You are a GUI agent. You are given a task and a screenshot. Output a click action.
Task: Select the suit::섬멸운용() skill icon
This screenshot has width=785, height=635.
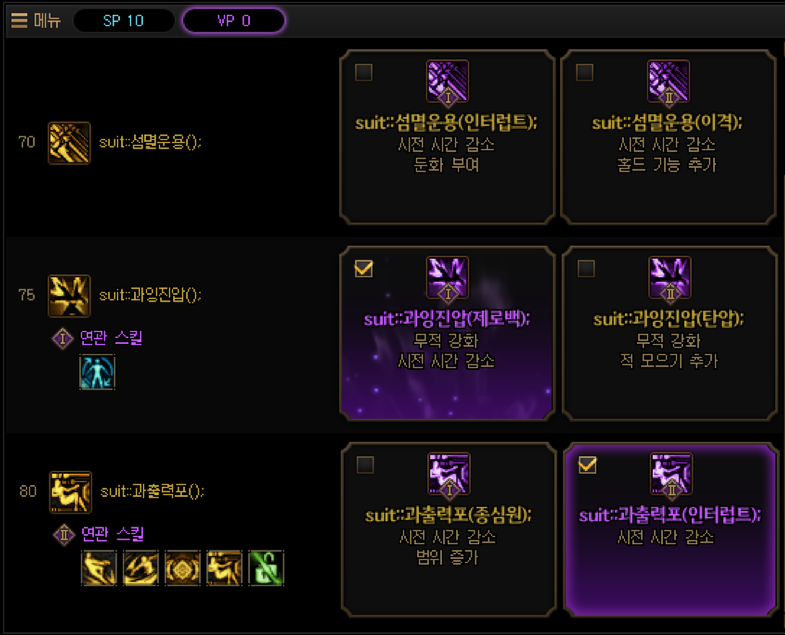point(69,143)
